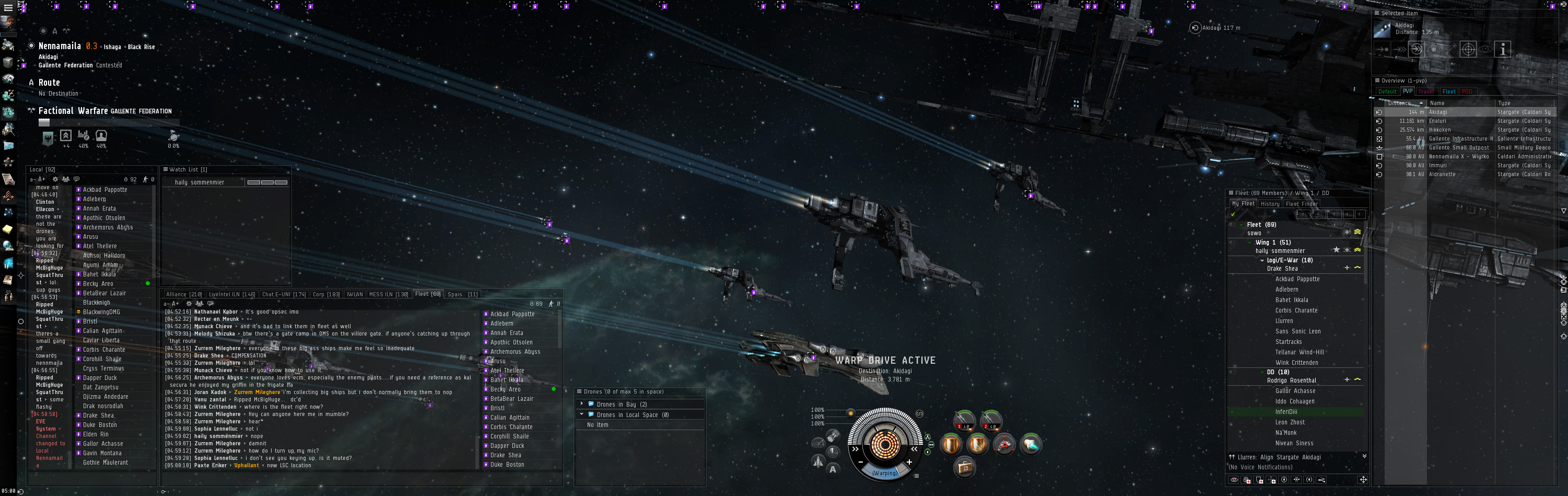Show info for the selected item
The height and width of the screenshot is (496, 1568).
point(1502,50)
